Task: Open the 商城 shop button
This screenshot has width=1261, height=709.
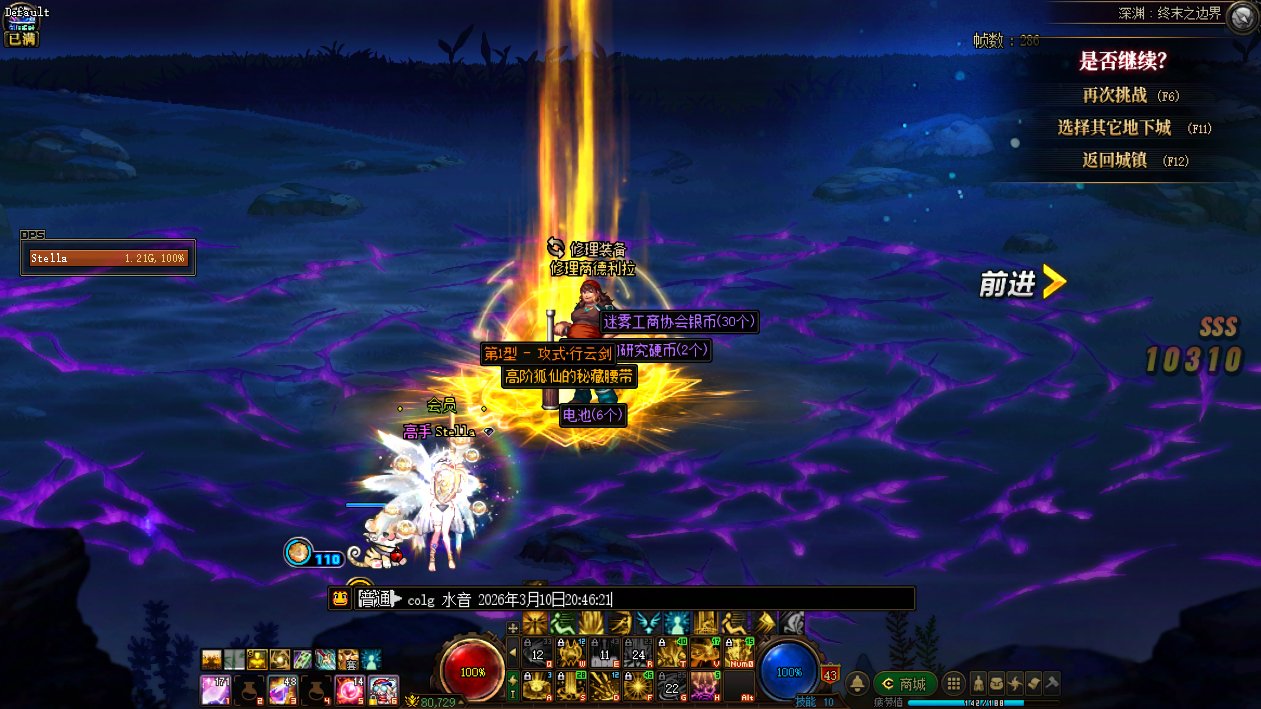Action: tap(904, 684)
